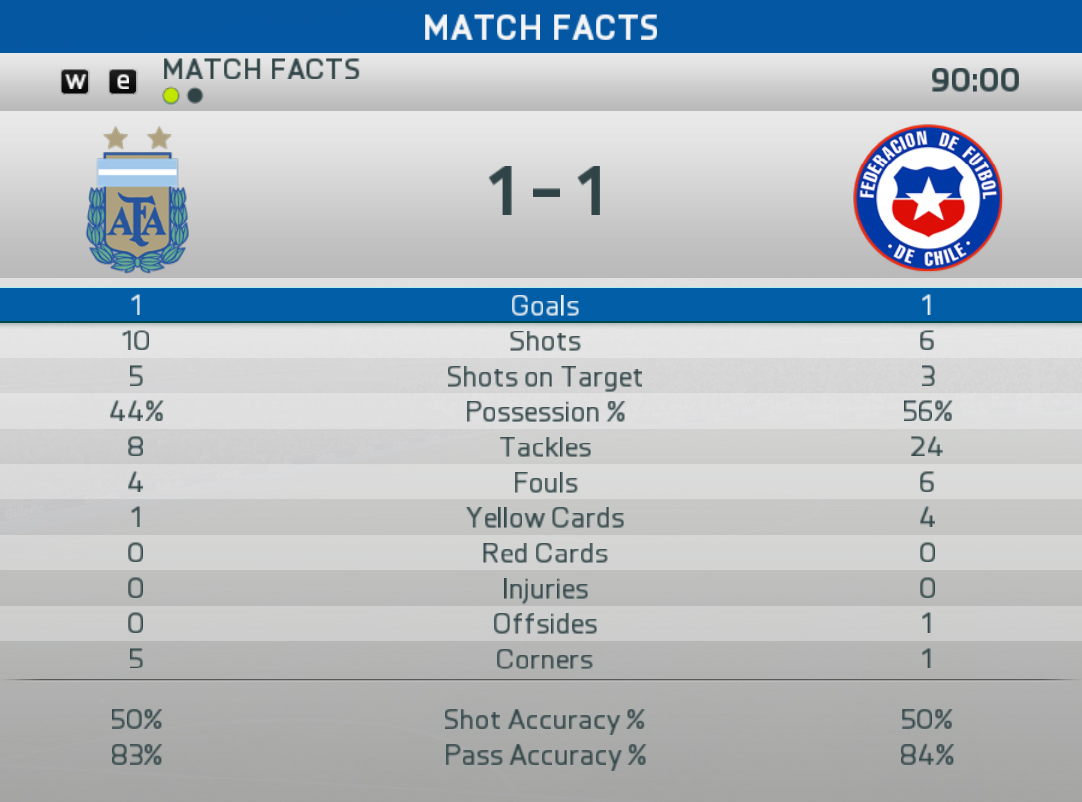
Task: Select the second match facts page dot
Action: (x=195, y=96)
